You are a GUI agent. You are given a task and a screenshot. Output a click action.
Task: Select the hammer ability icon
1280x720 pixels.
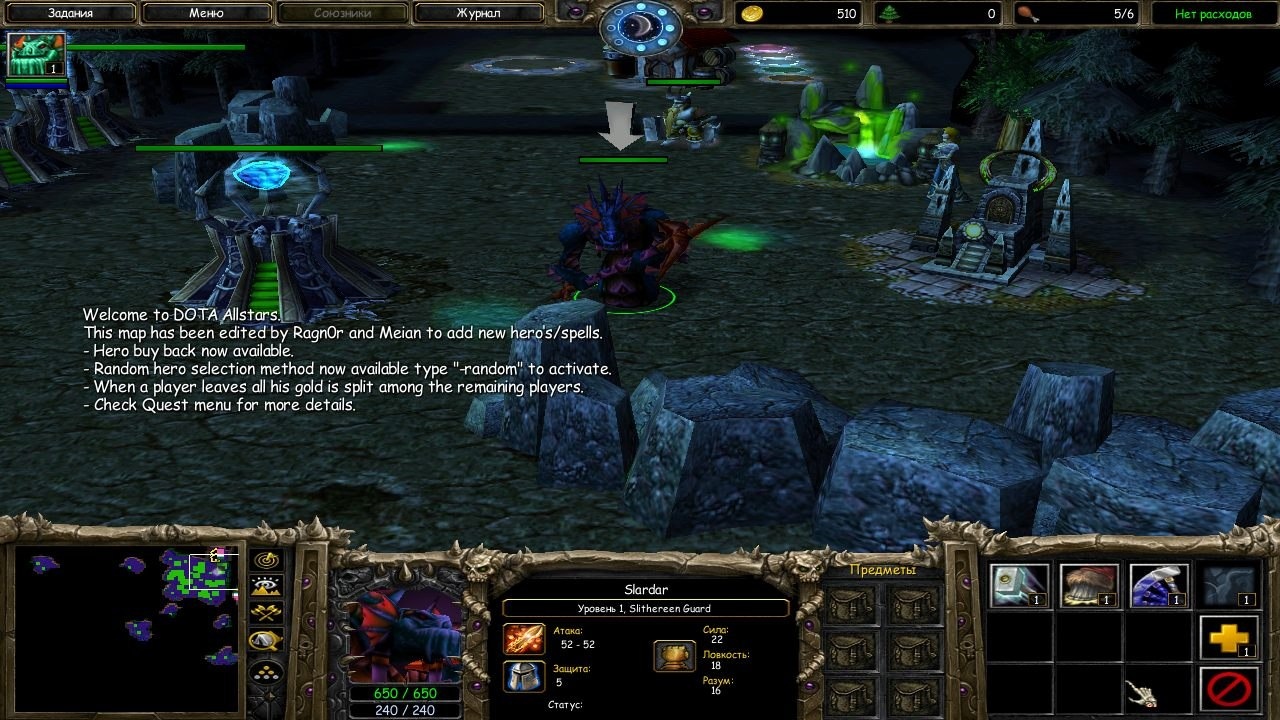pyautogui.click(x=1019, y=586)
